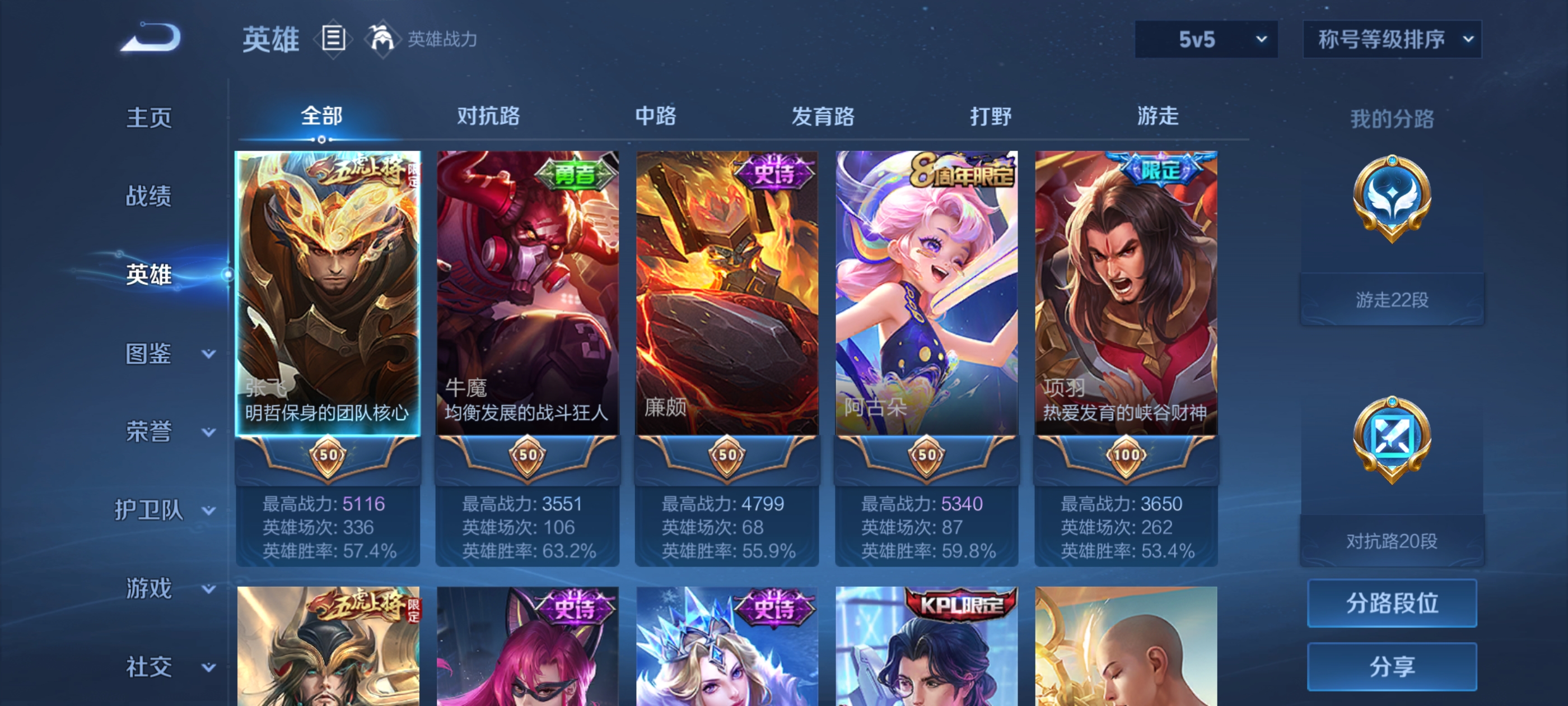Select the 英雄战力 helmet icon
The width and height of the screenshot is (1568, 706).
pyautogui.click(x=380, y=39)
